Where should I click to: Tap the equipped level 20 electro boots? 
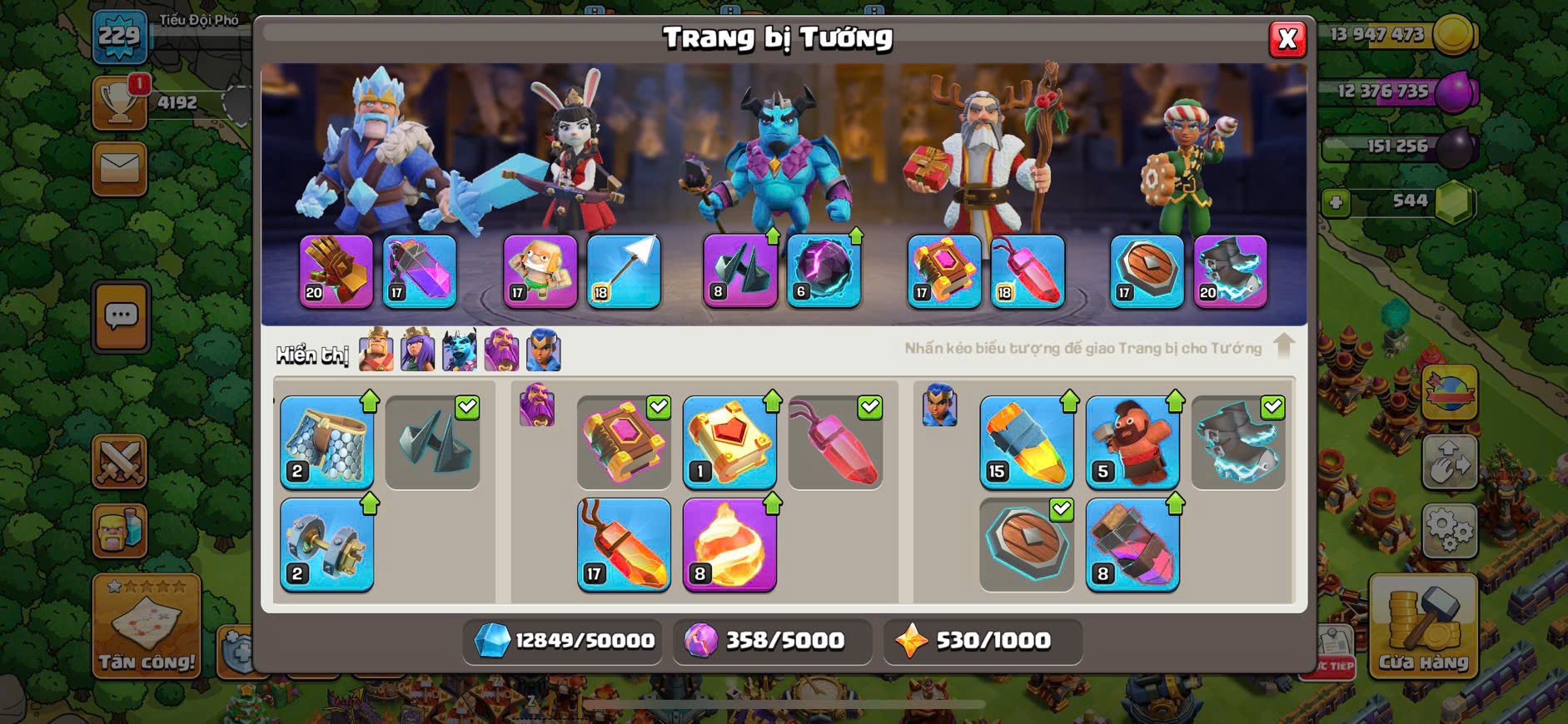[1230, 271]
